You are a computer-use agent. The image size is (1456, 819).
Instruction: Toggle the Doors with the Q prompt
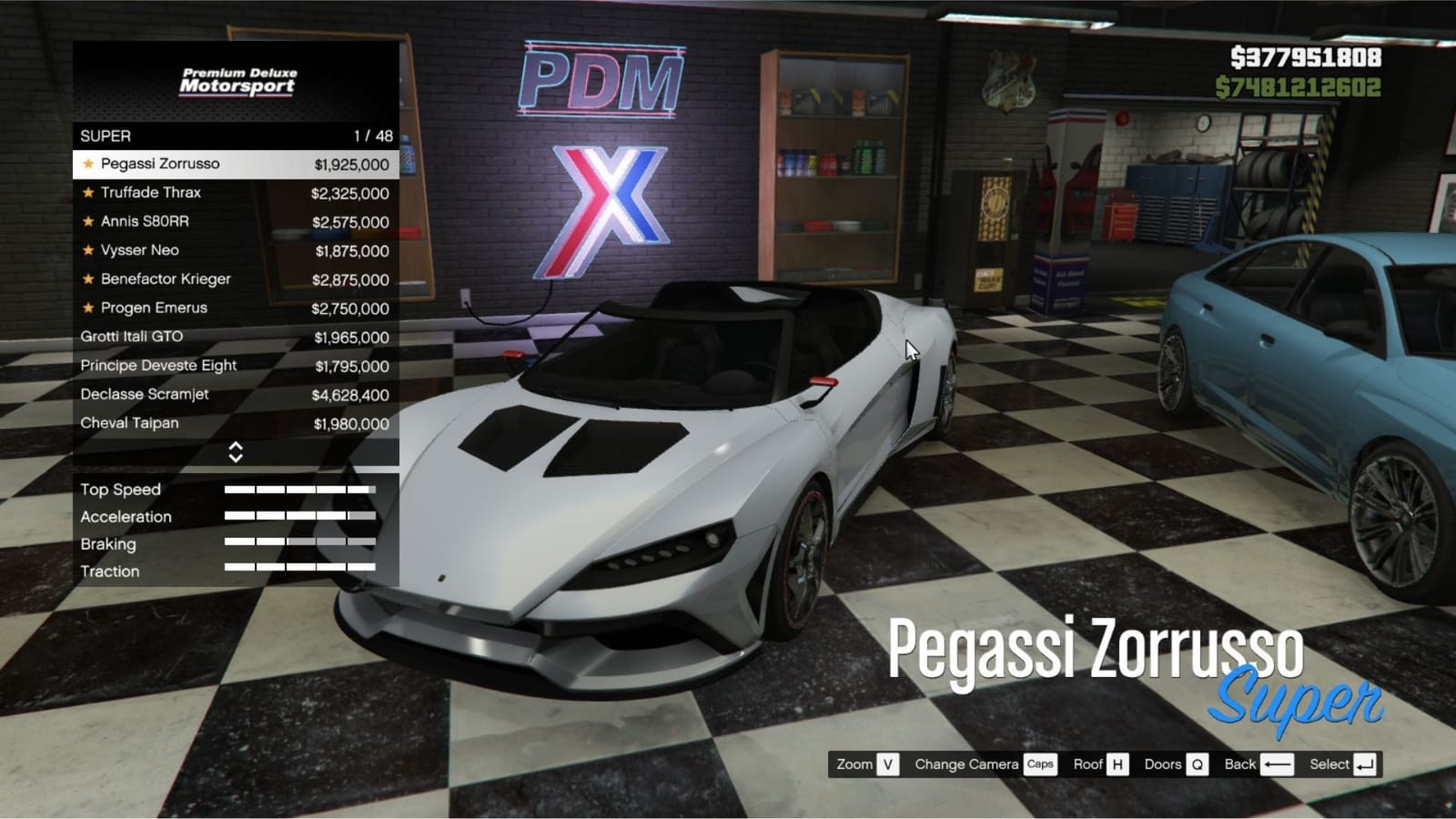1198,764
